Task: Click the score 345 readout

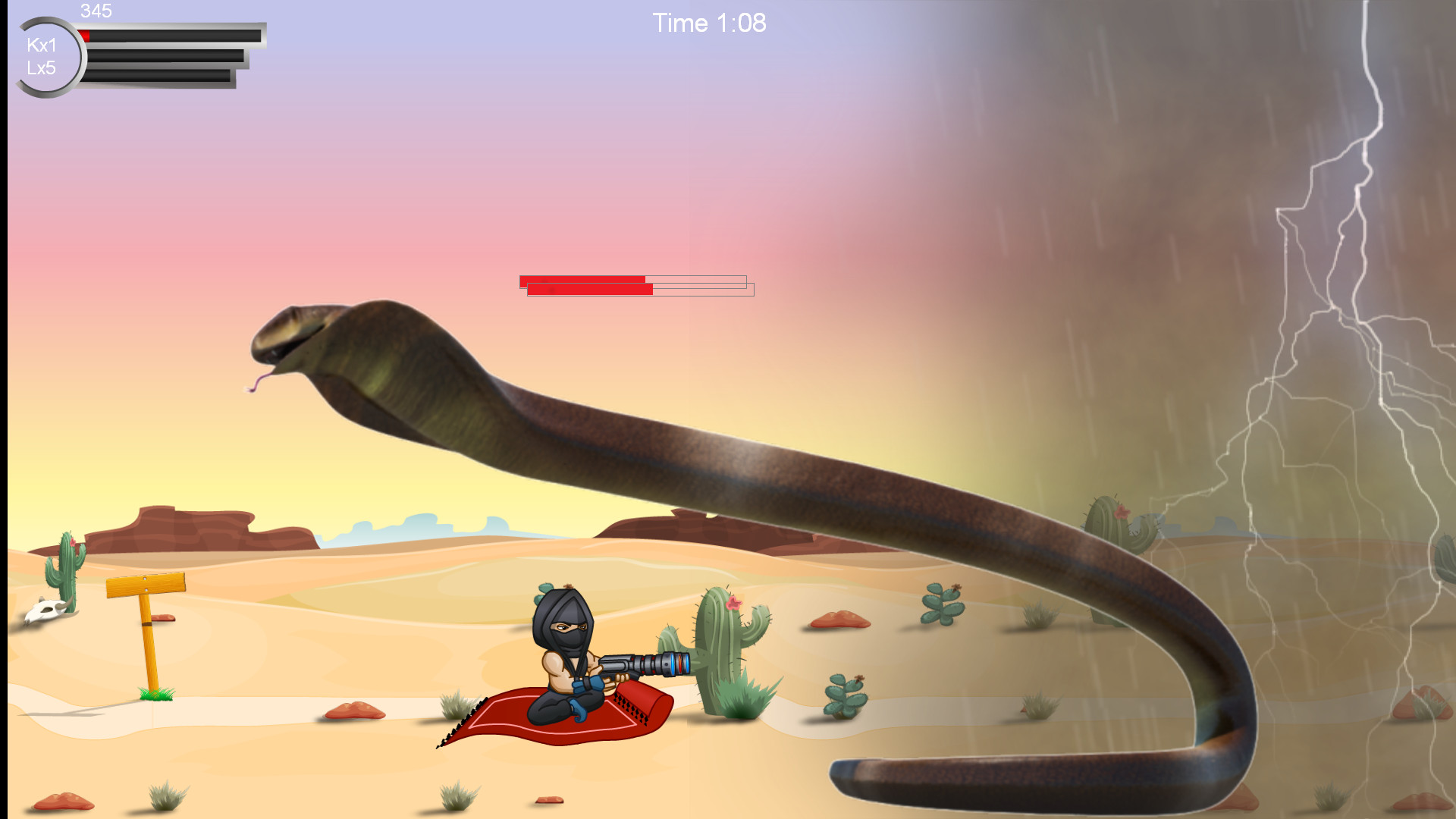Action: [95, 11]
